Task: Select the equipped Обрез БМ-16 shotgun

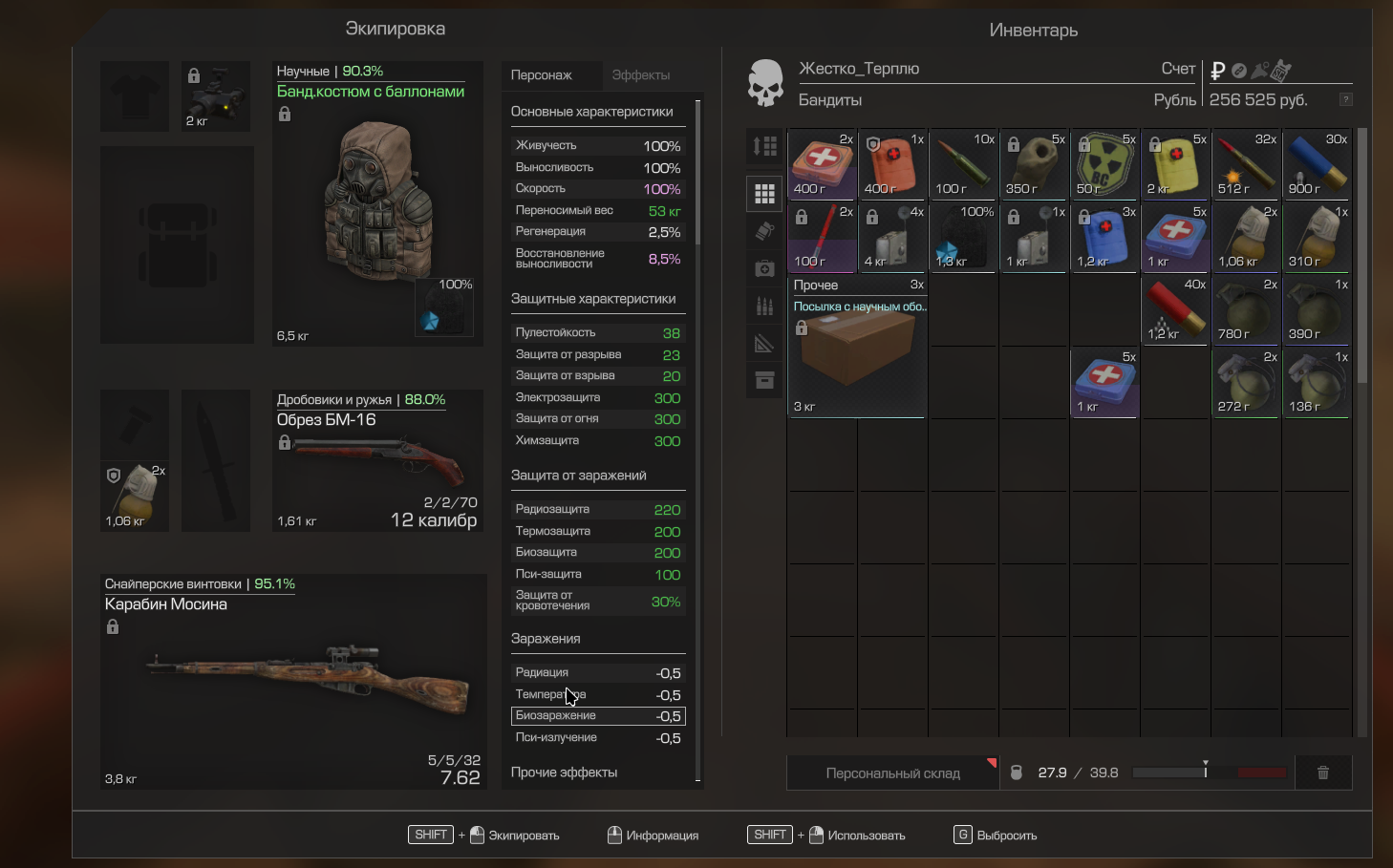Action: pyautogui.click(x=378, y=460)
